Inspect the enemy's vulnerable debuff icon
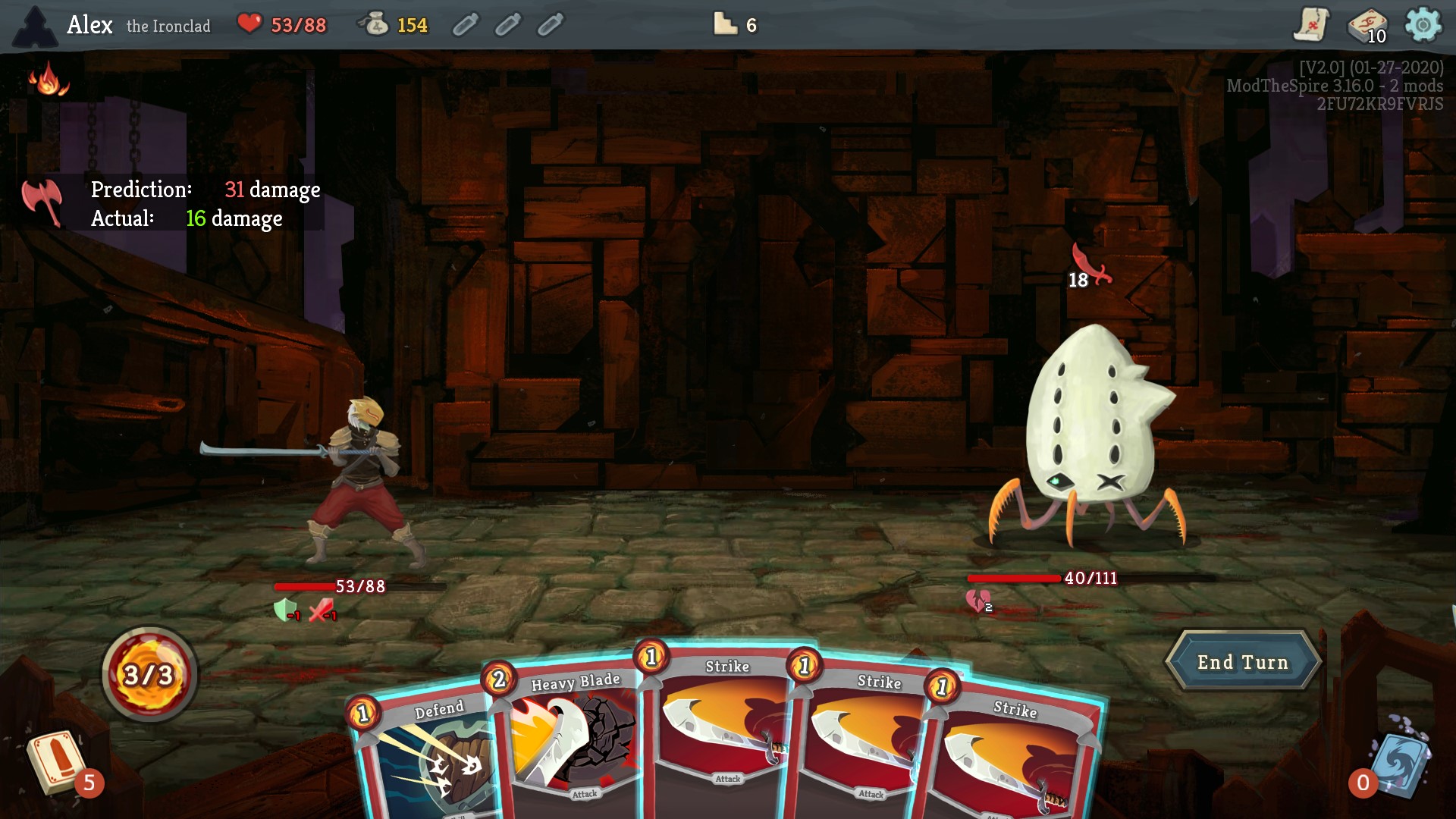Viewport: 1456px width, 819px height. pos(978,602)
